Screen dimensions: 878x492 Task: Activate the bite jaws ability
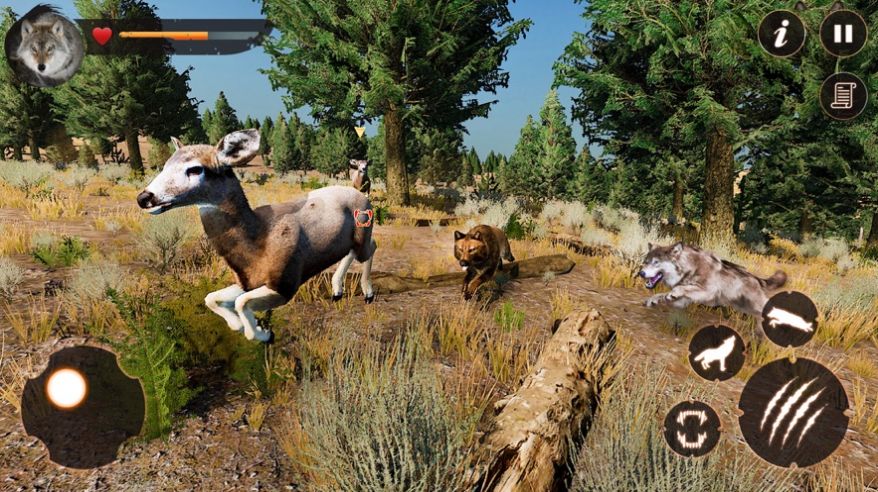click(x=692, y=429)
